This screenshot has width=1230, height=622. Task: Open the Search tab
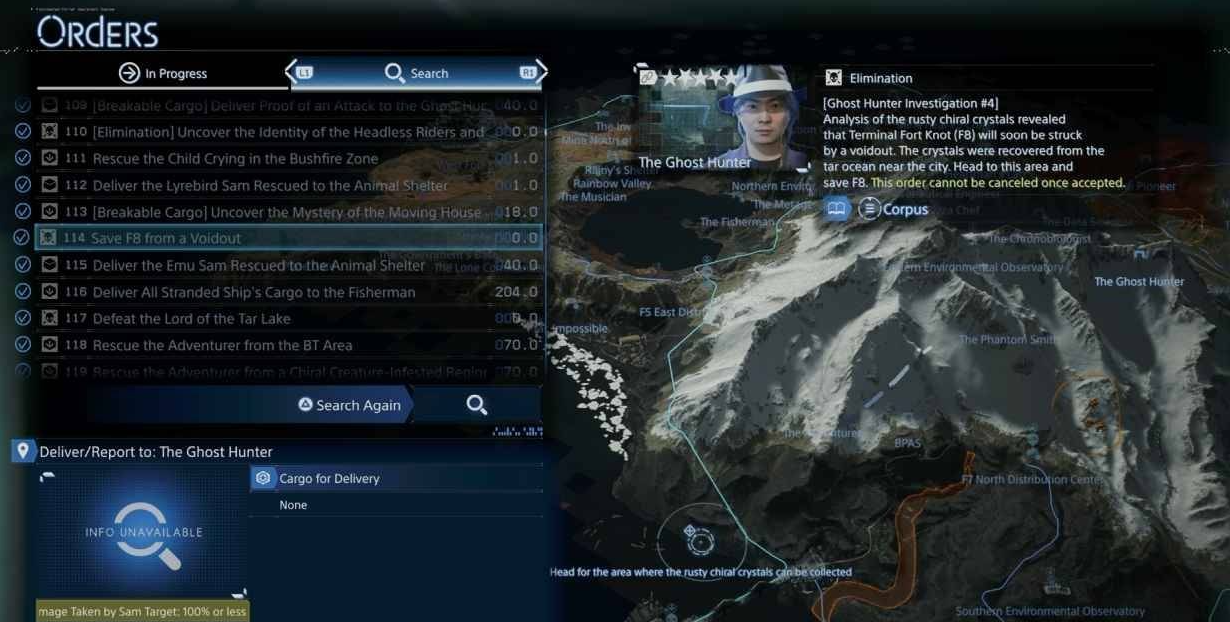416,73
